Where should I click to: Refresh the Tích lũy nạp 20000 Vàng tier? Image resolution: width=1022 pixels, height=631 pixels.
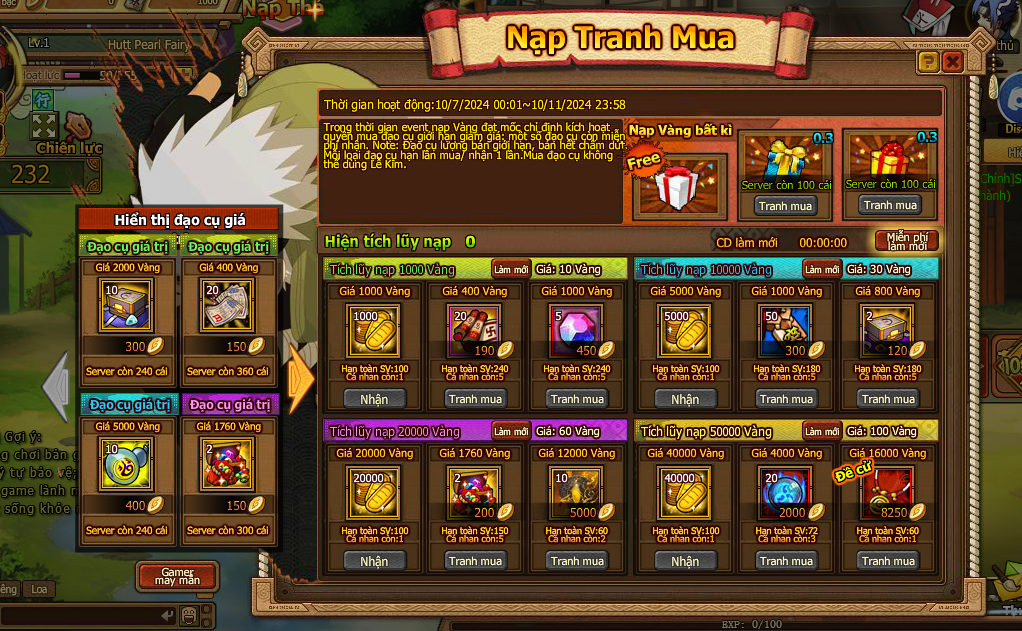510,431
